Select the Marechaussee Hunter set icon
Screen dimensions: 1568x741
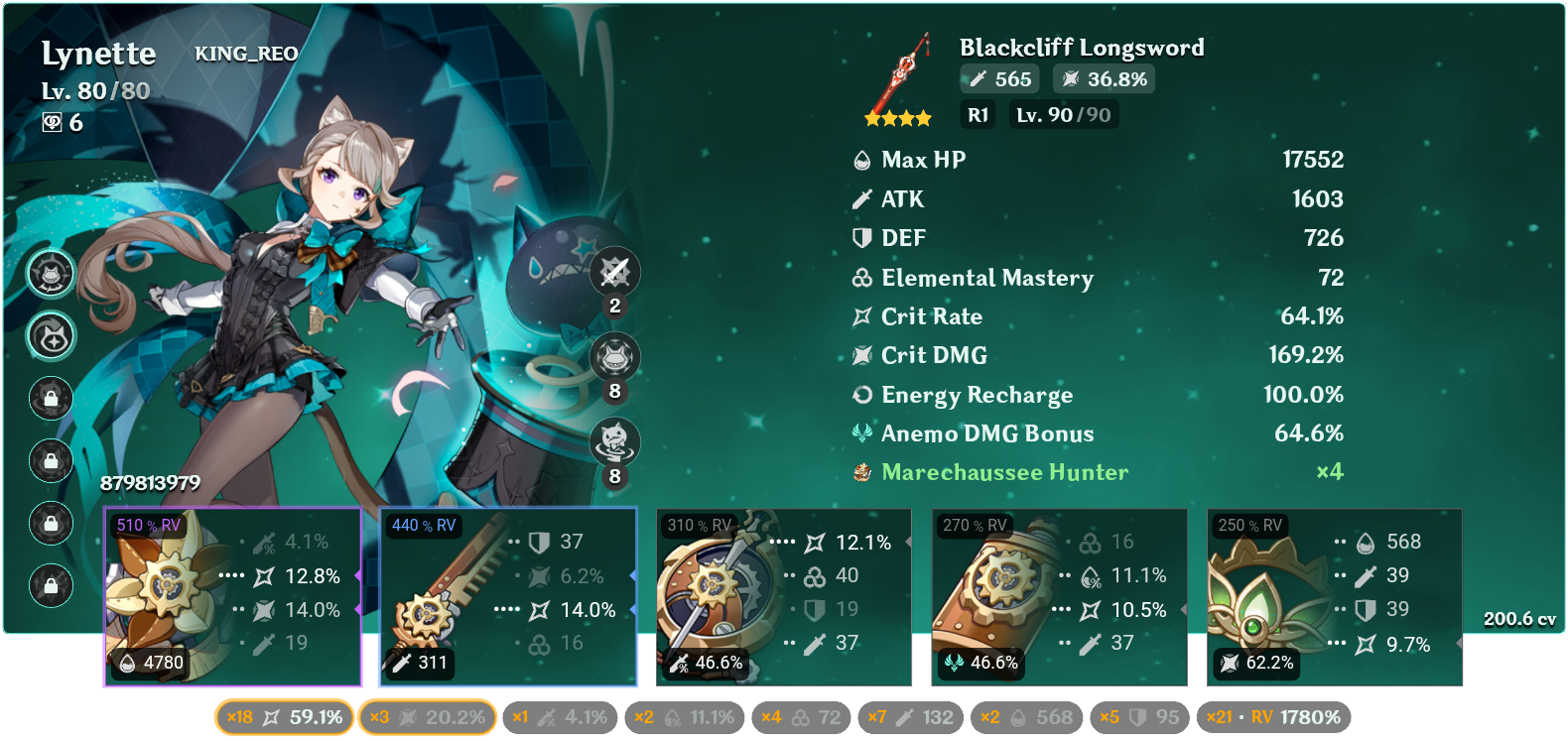click(x=859, y=473)
